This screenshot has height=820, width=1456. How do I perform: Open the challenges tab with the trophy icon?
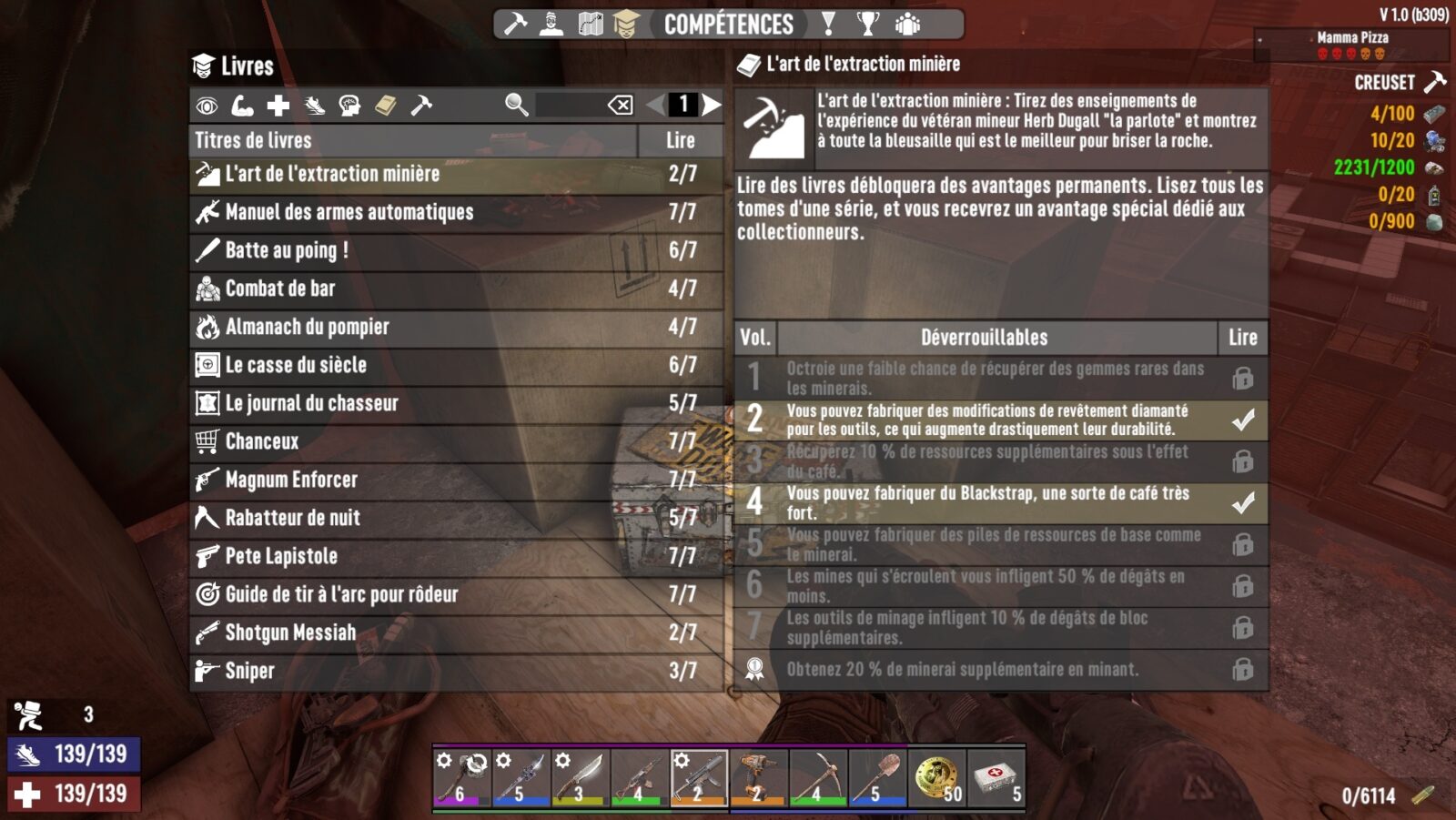coord(868,24)
